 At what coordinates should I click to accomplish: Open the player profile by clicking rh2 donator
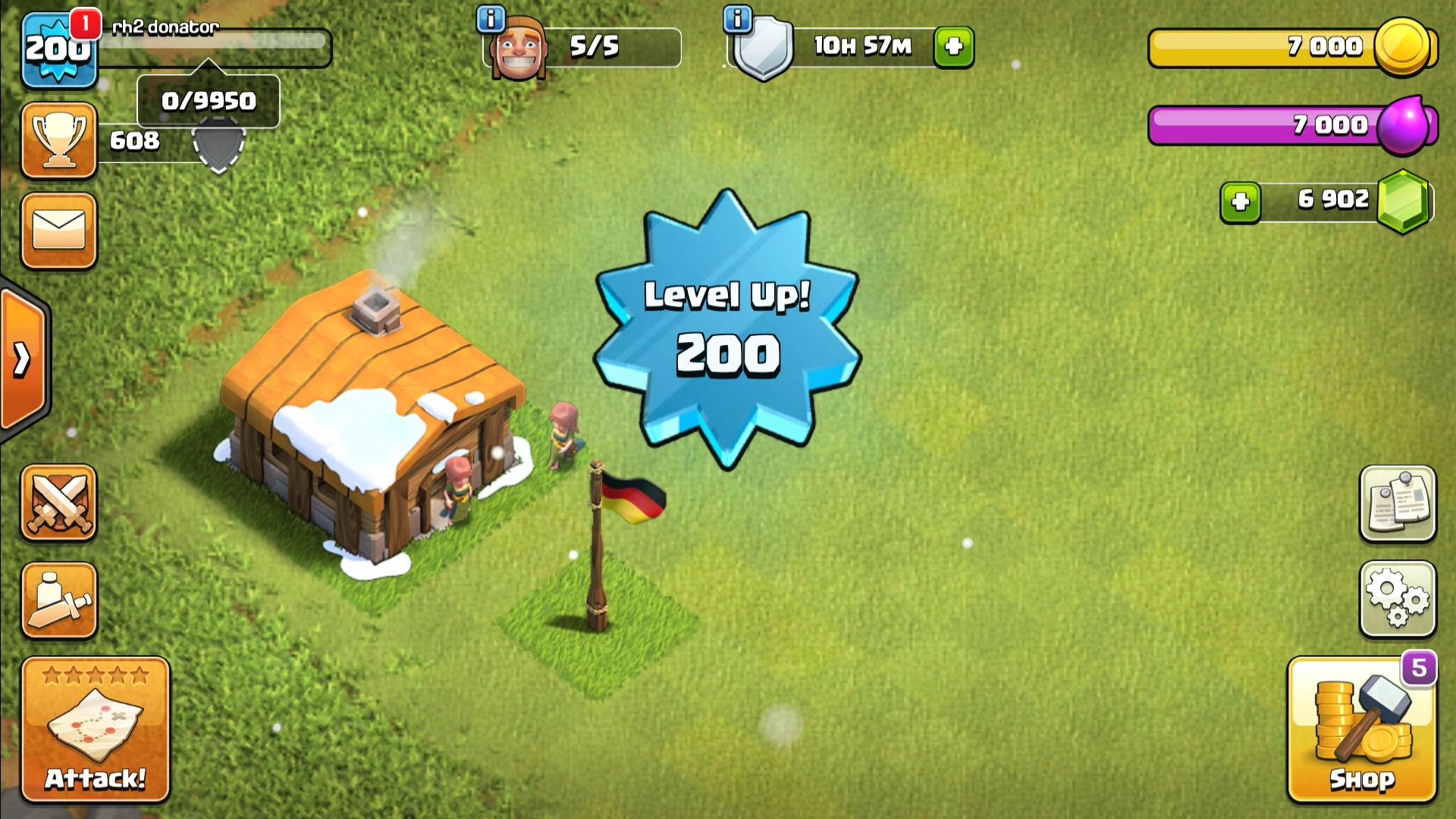163,27
